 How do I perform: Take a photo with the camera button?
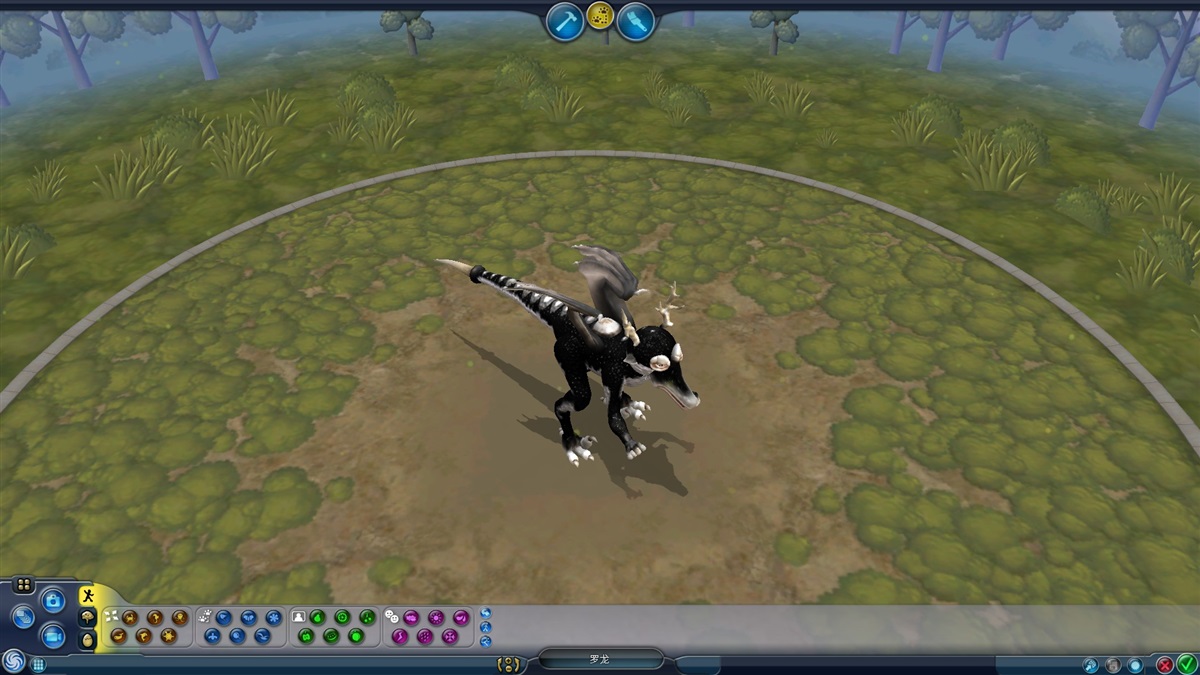click(x=53, y=600)
